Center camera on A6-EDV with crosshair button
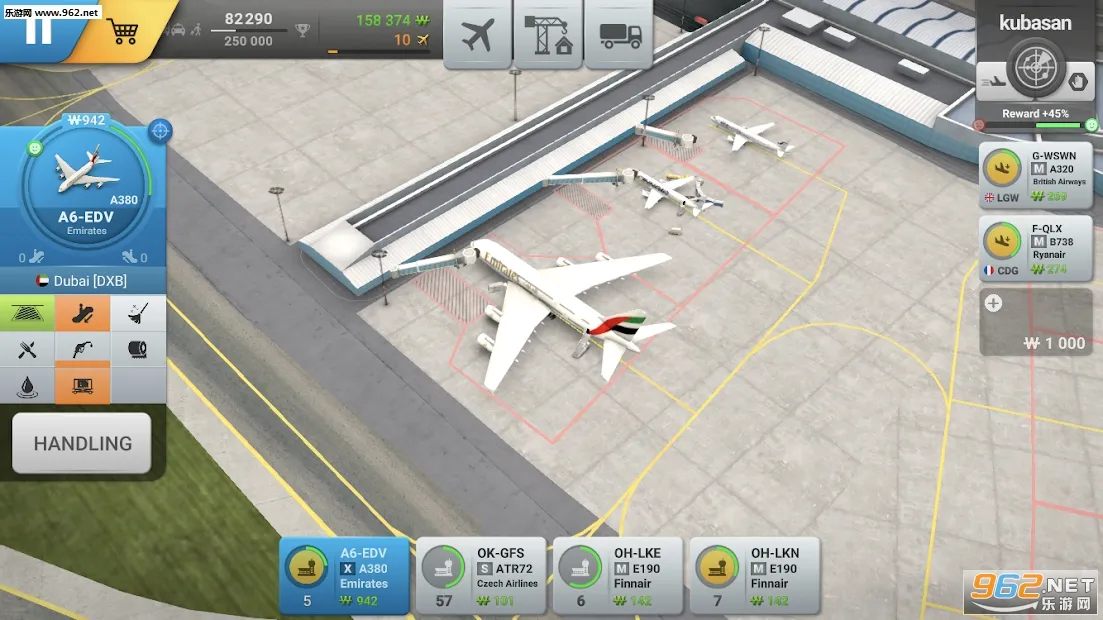1103x620 pixels. tap(160, 130)
